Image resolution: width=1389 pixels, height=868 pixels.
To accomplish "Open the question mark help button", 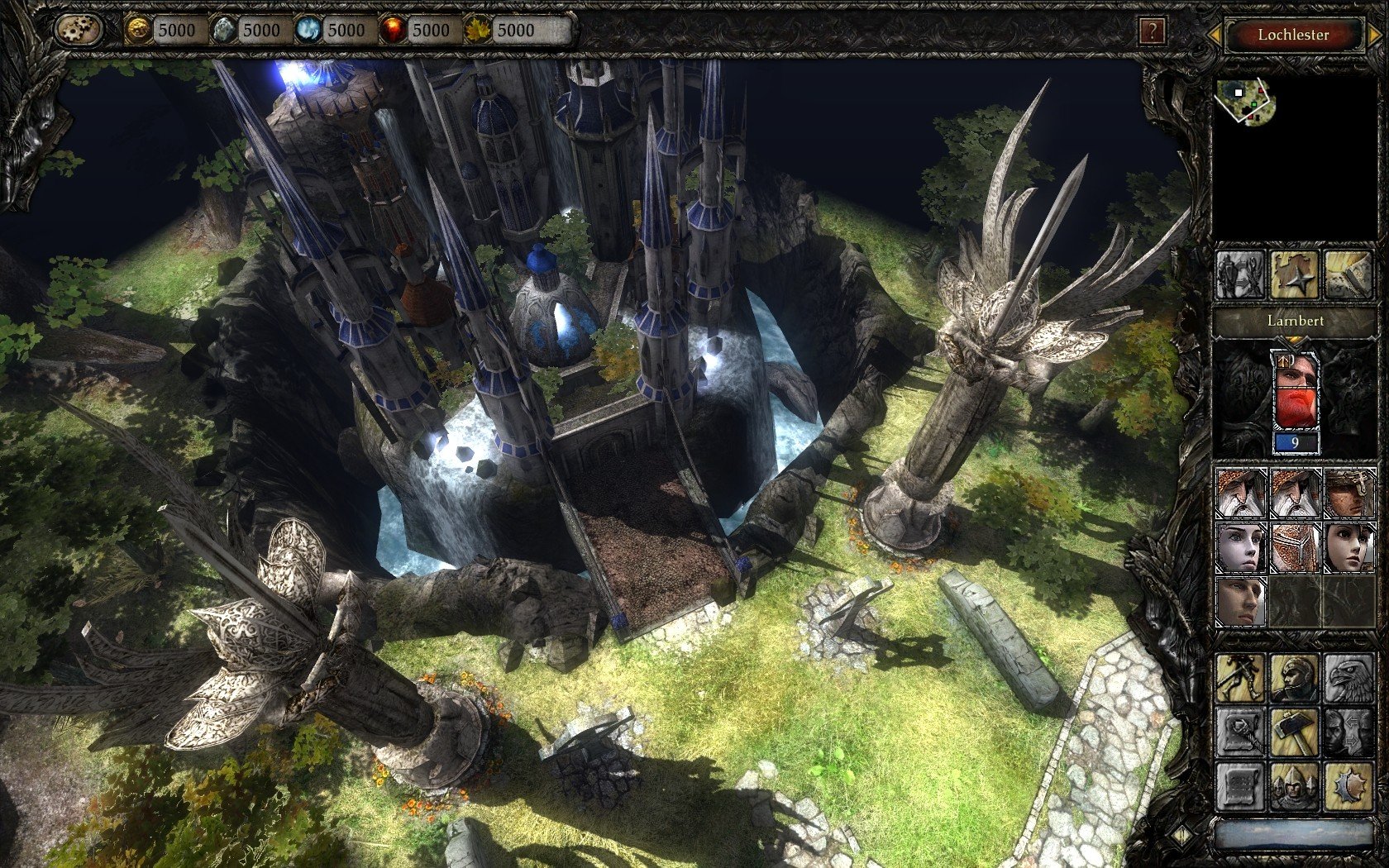I will click(1151, 31).
